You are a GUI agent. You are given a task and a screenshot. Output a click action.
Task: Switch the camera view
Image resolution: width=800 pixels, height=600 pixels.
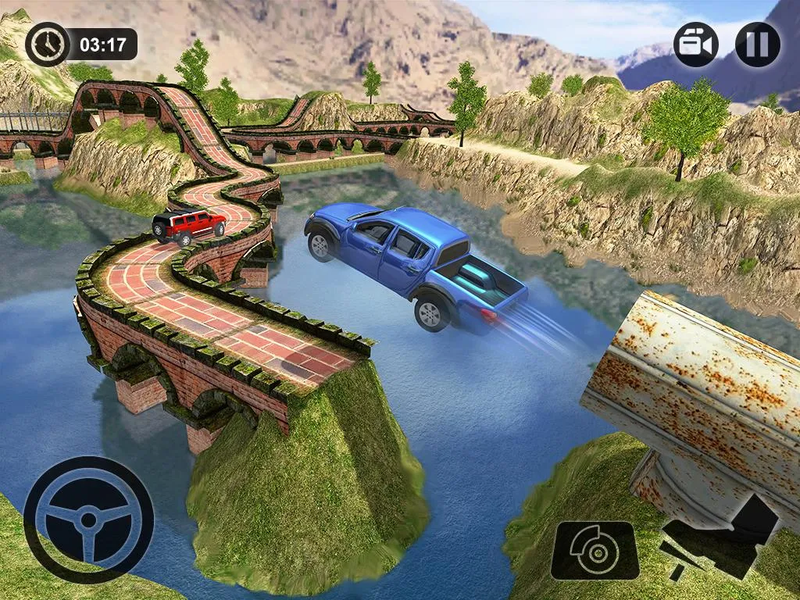696,44
